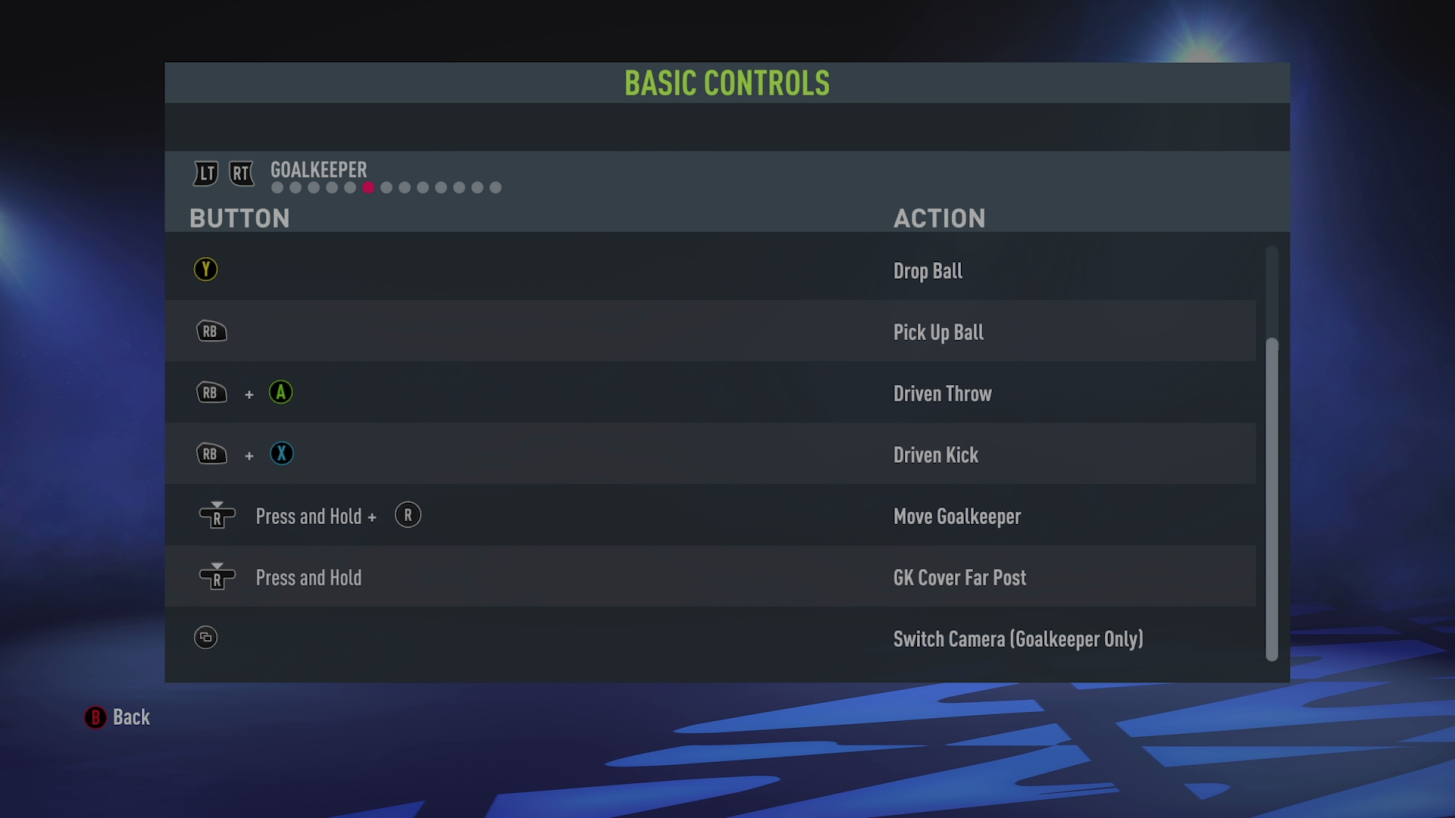
Task: Click the red B icon near Back
Action: pyautogui.click(x=95, y=717)
